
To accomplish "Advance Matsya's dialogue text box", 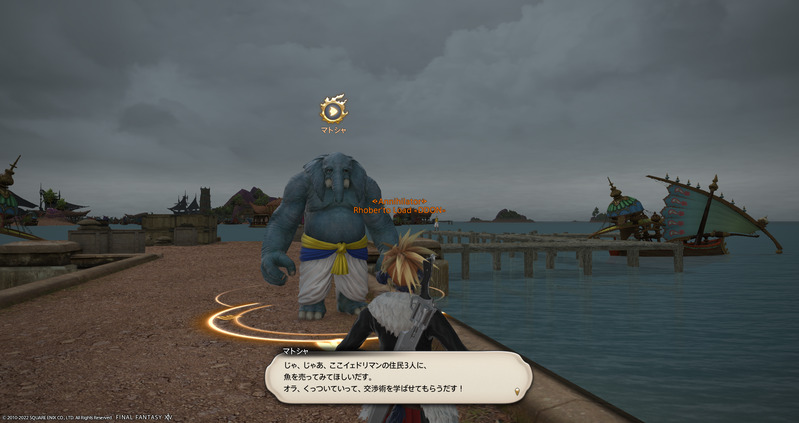I will click(397, 377).
